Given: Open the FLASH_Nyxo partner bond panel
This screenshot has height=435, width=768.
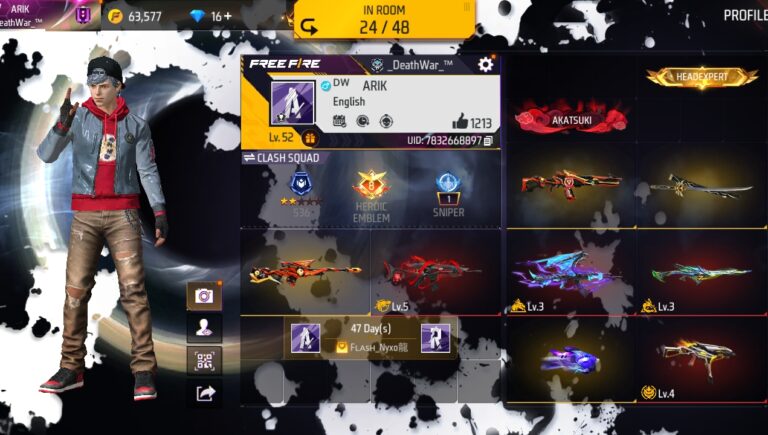Looking at the screenshot, I should click(x=370, y=339).
